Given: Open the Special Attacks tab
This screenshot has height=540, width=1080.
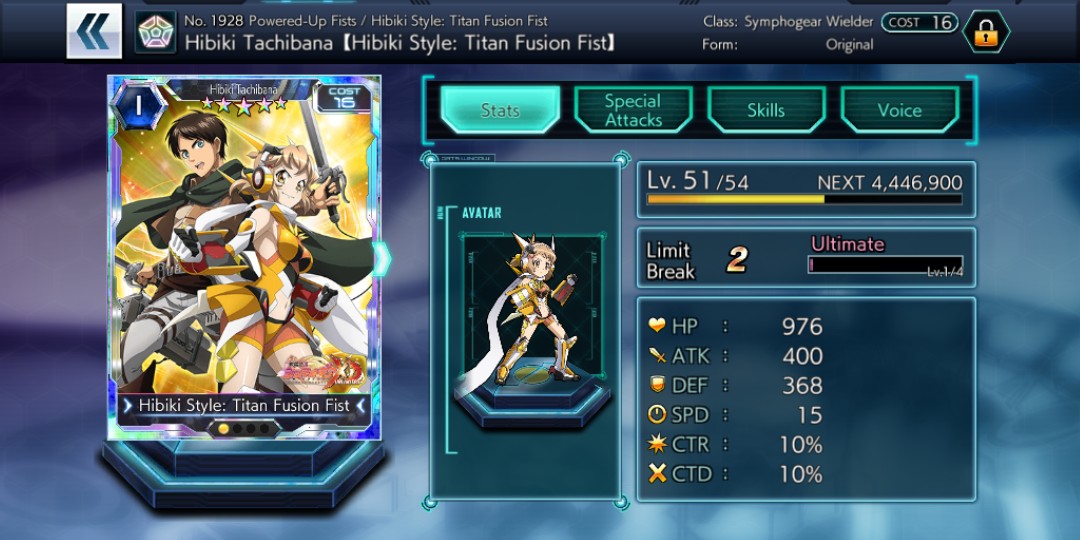Looking at the screenshot, I should (x=633, y=110).
